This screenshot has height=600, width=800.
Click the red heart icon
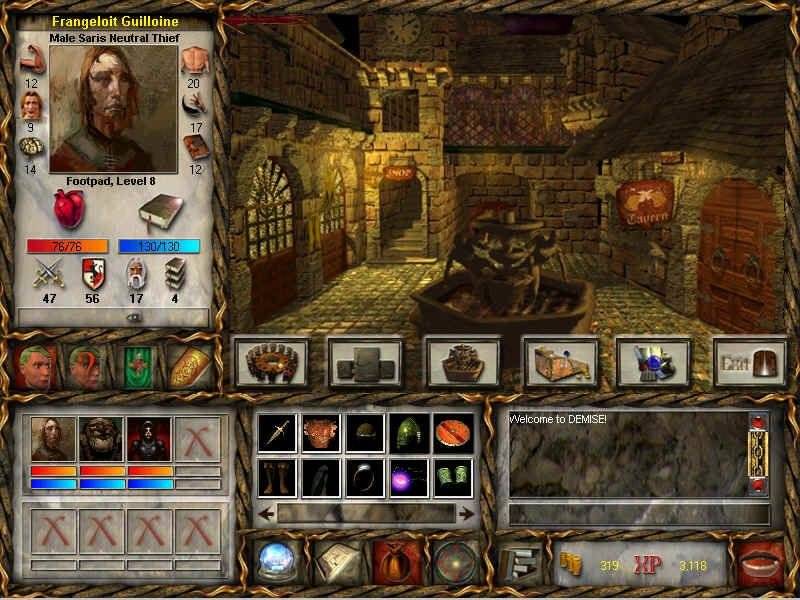[x=70, y=209]
